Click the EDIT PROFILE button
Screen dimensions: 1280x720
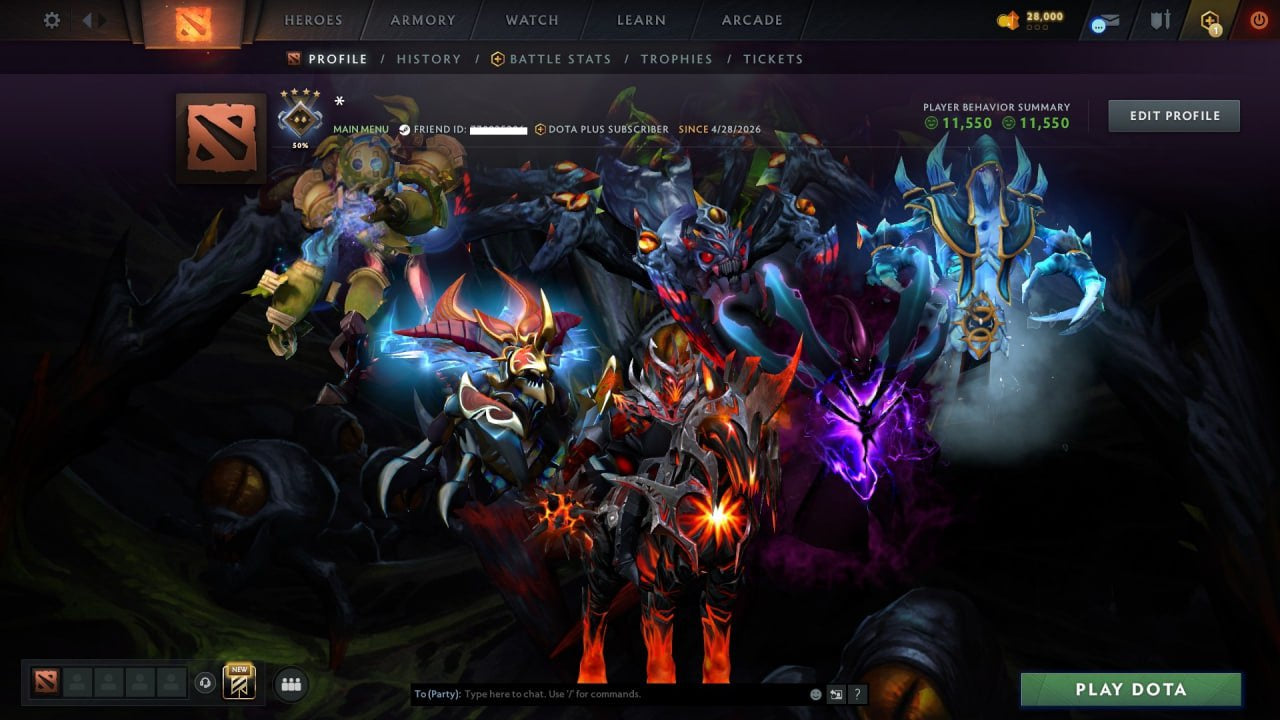pyautogui.click(x=1174, y=115)
